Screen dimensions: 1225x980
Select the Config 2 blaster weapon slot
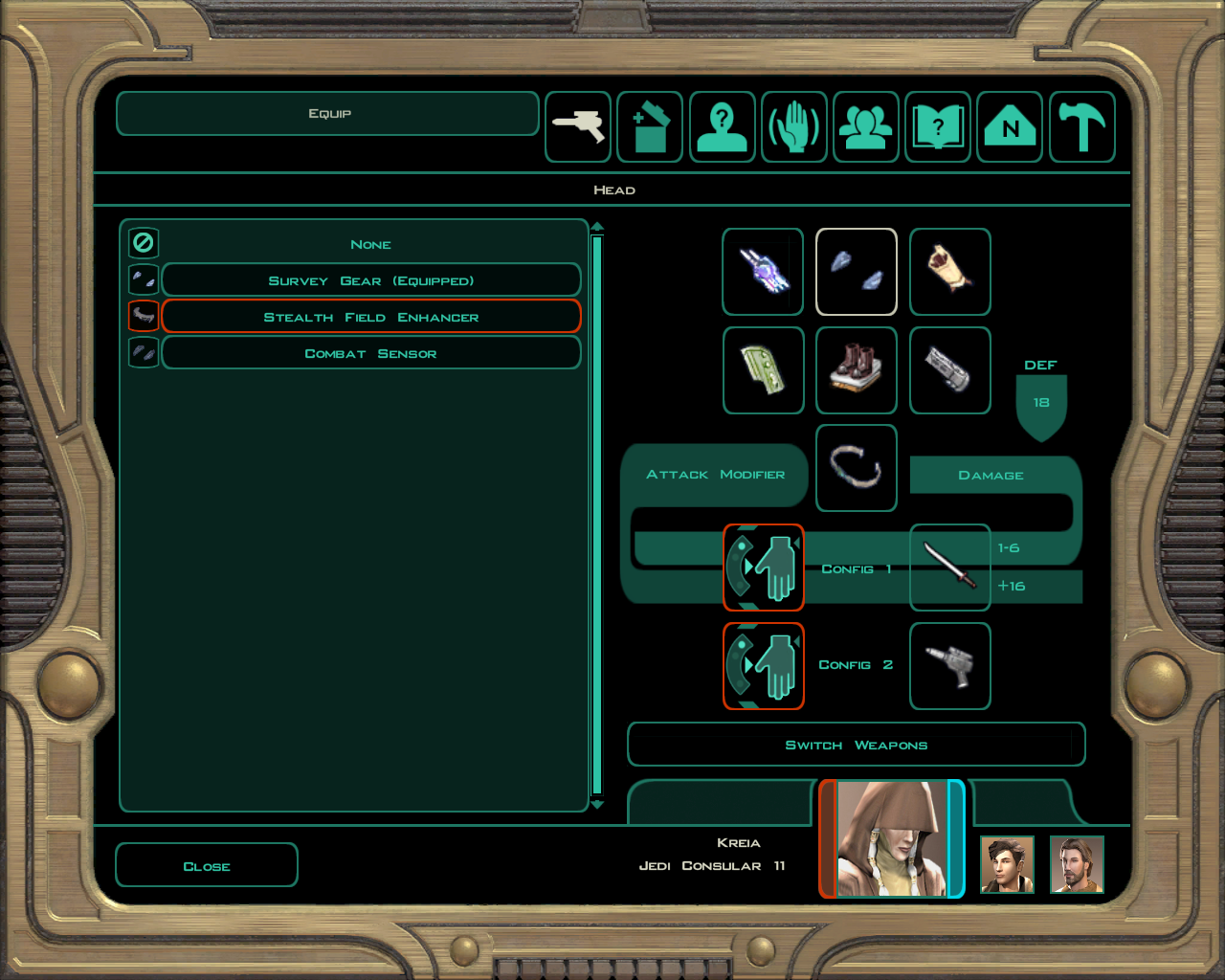(x=949, y=666)
